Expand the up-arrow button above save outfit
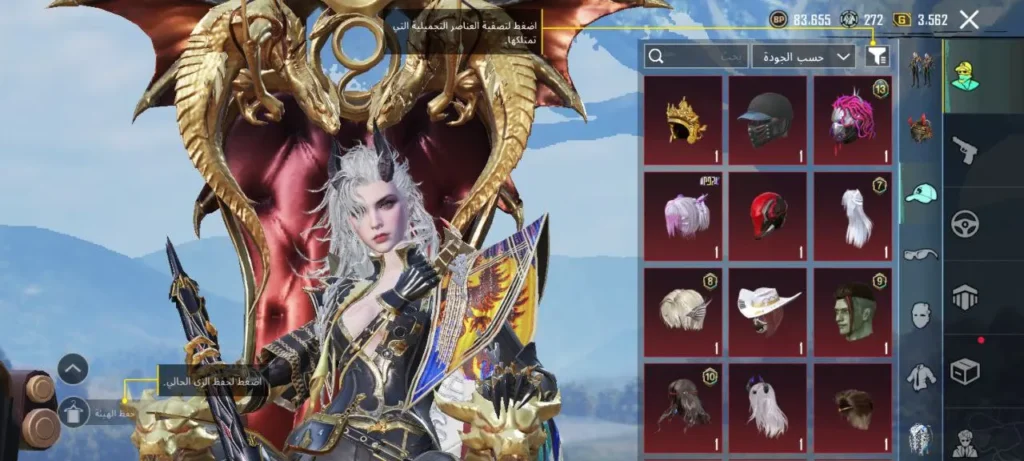The image size is (1024, 461). [x=73, y=369]
